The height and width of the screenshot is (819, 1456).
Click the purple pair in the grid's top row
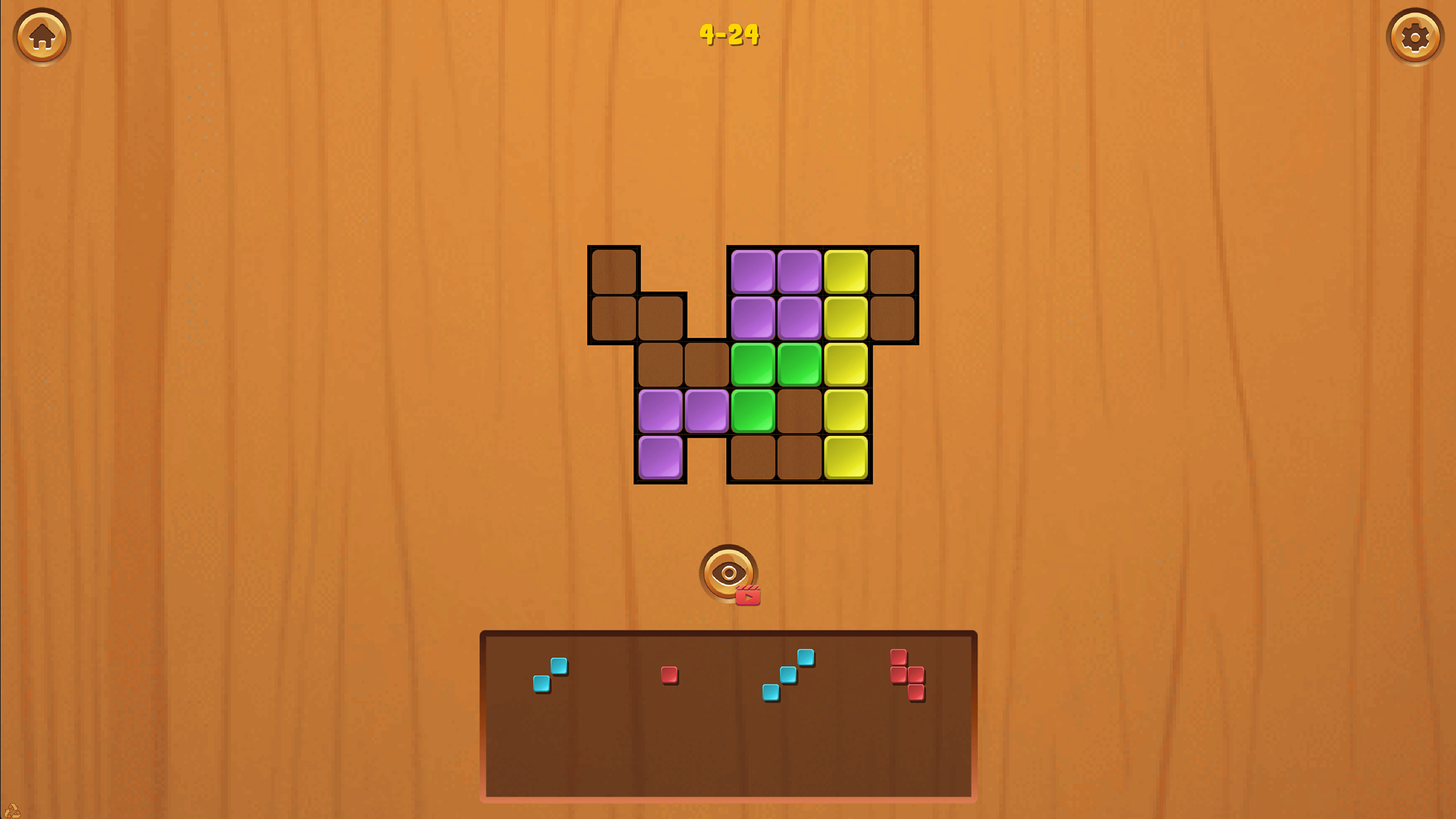(777, 271)
